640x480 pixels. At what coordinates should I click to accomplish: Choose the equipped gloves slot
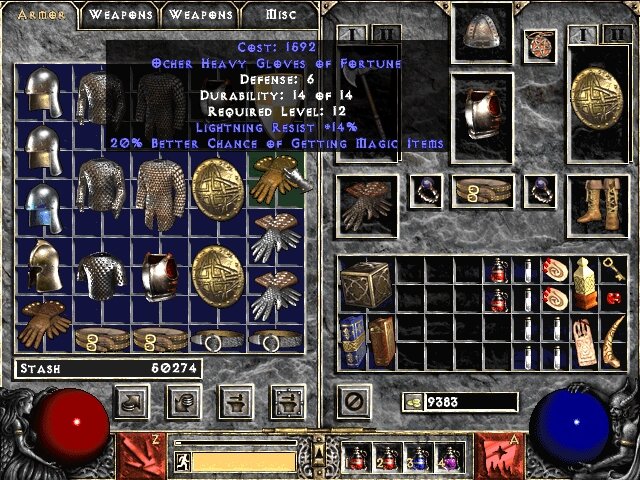pos(366,205)
